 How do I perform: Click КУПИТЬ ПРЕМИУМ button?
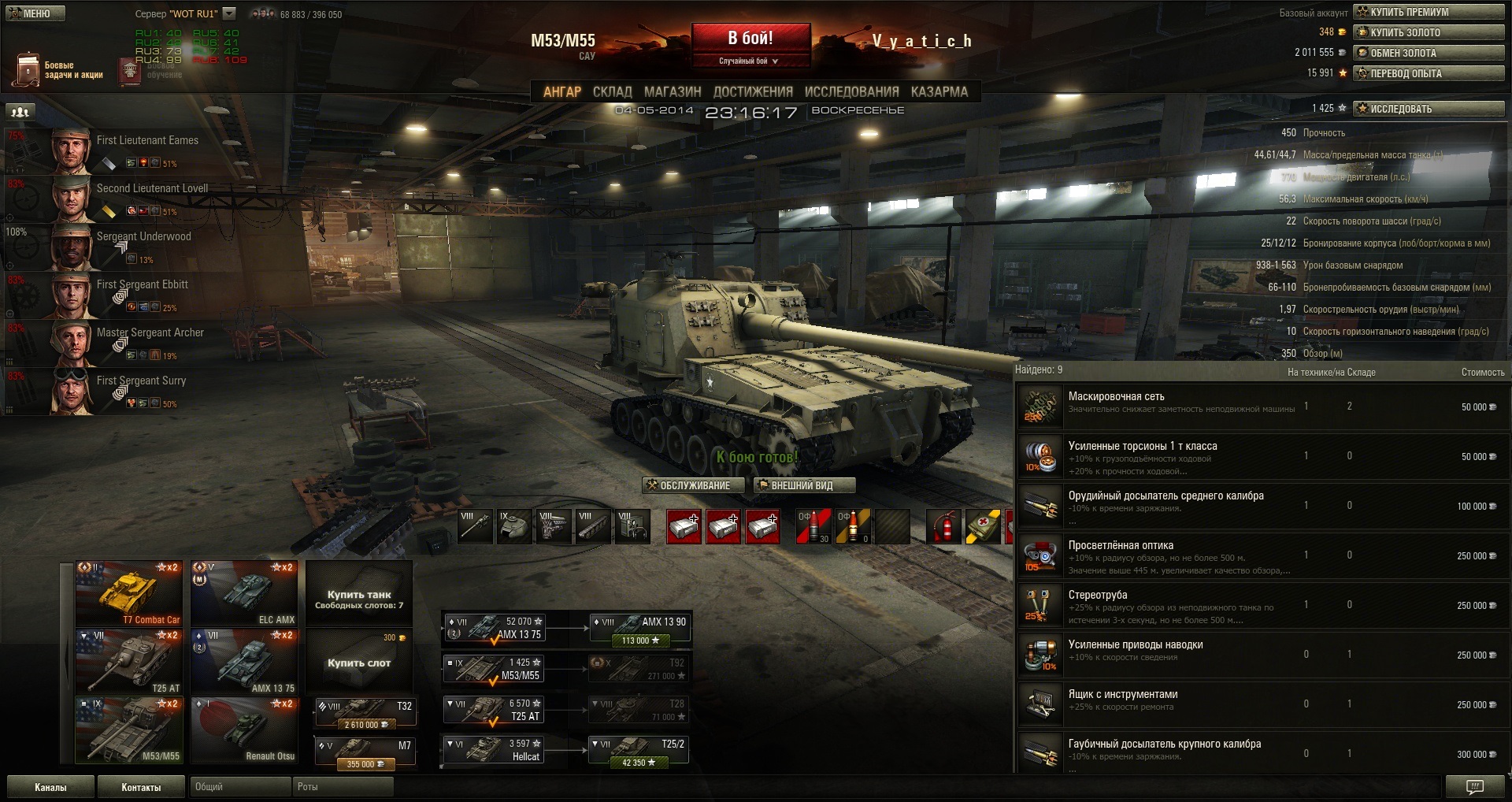point(1429,12)
